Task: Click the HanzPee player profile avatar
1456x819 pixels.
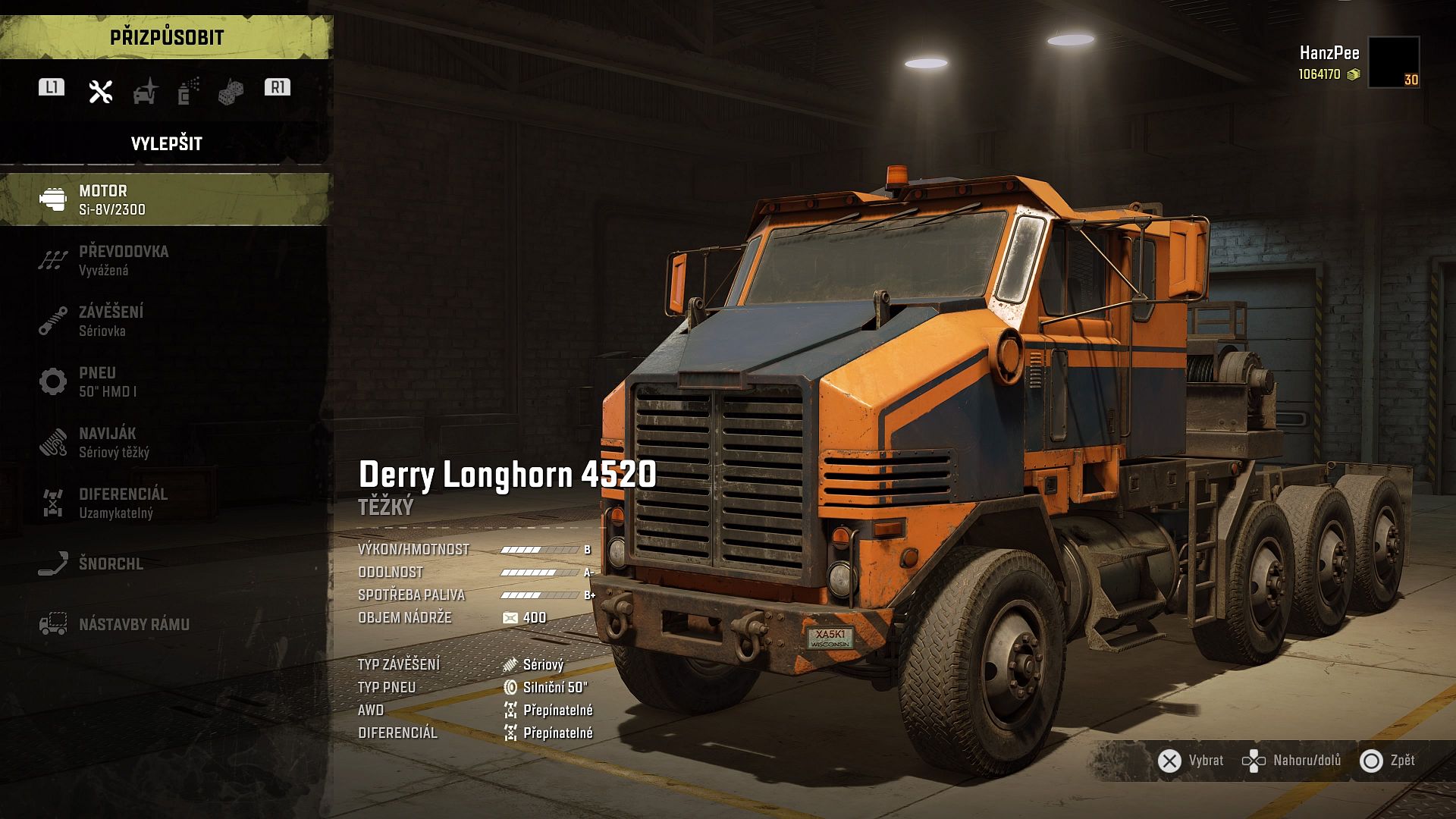Action: 1394,62
